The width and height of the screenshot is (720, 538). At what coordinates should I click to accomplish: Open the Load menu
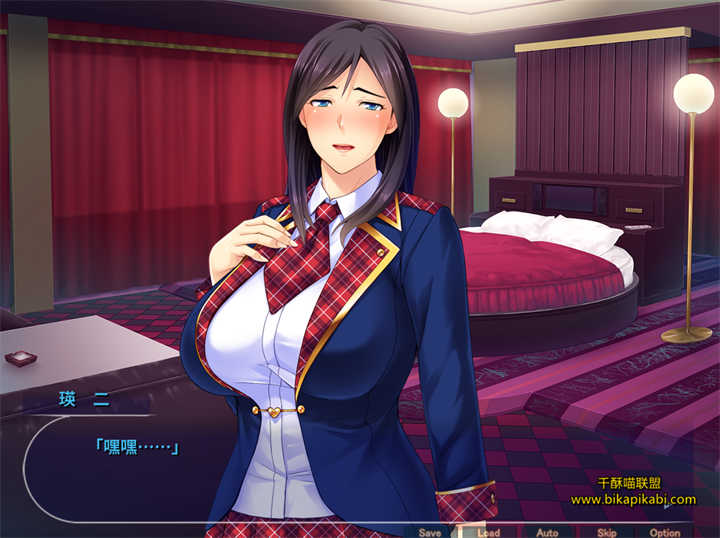(x=488, y=532)
